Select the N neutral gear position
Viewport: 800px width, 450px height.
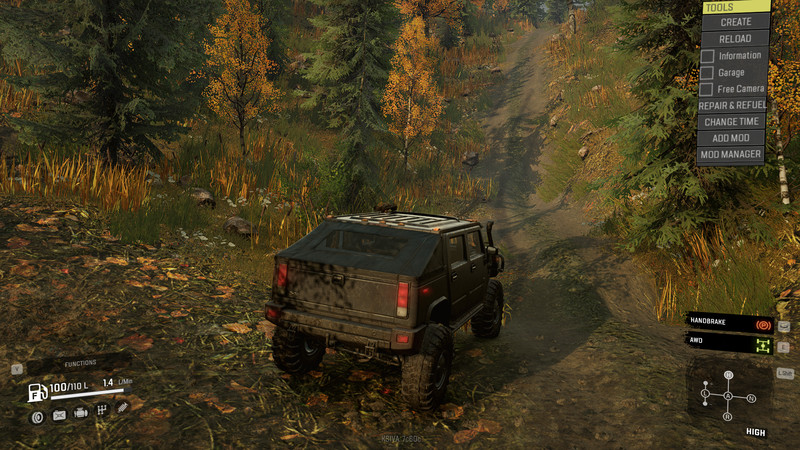pos(750,397)
